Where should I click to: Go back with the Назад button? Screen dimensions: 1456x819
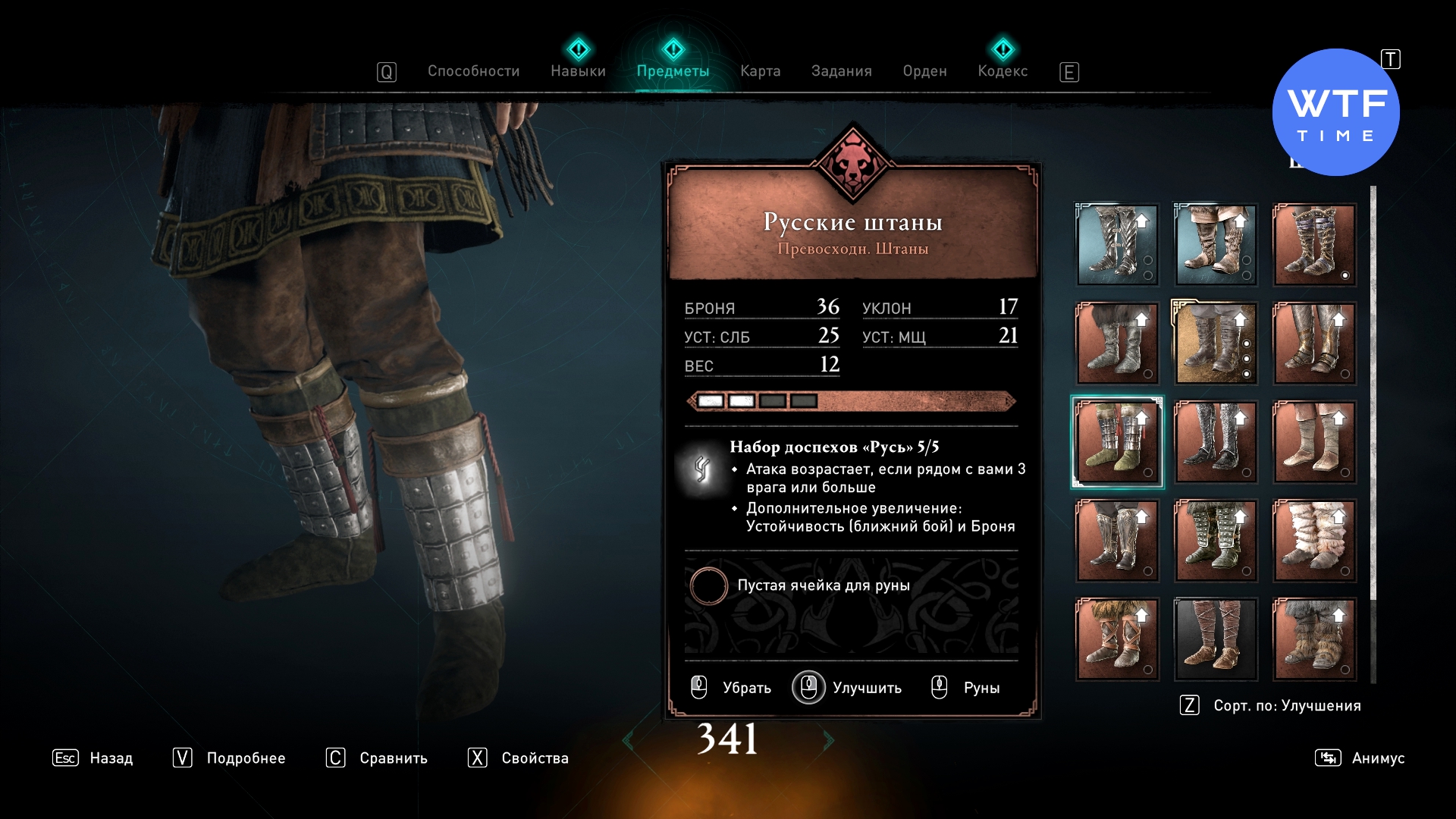point(93,758)
